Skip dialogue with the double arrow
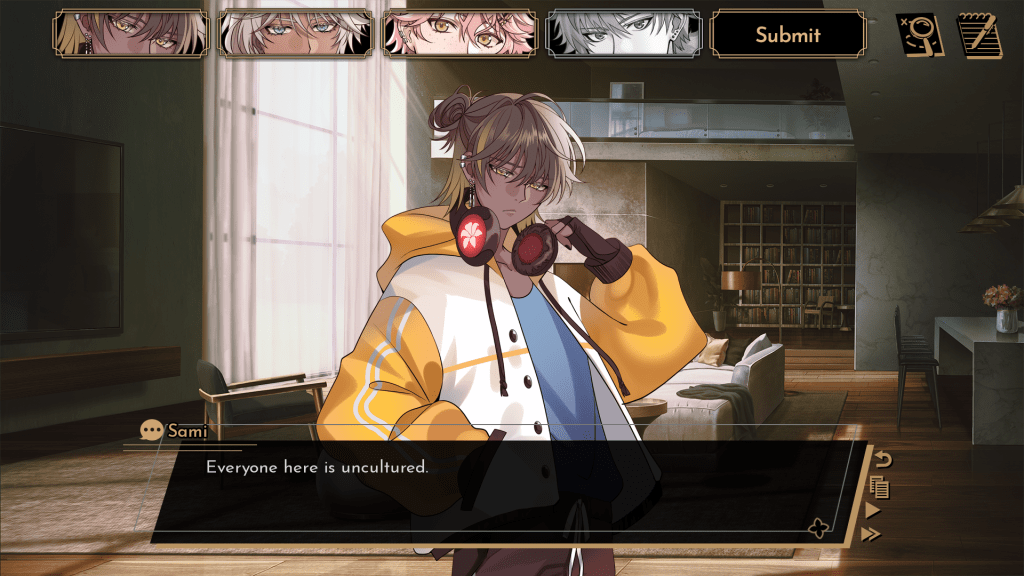1024x576 pixels. [x=871, y=534]
